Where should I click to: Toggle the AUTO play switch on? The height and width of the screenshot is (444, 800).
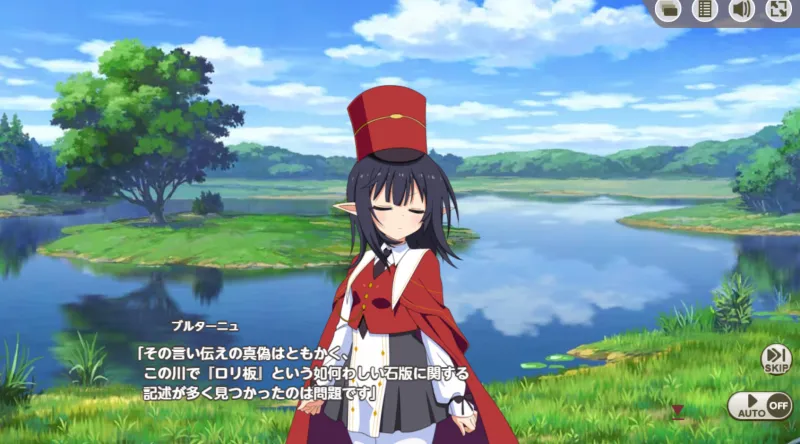click(x=759, y=406)
